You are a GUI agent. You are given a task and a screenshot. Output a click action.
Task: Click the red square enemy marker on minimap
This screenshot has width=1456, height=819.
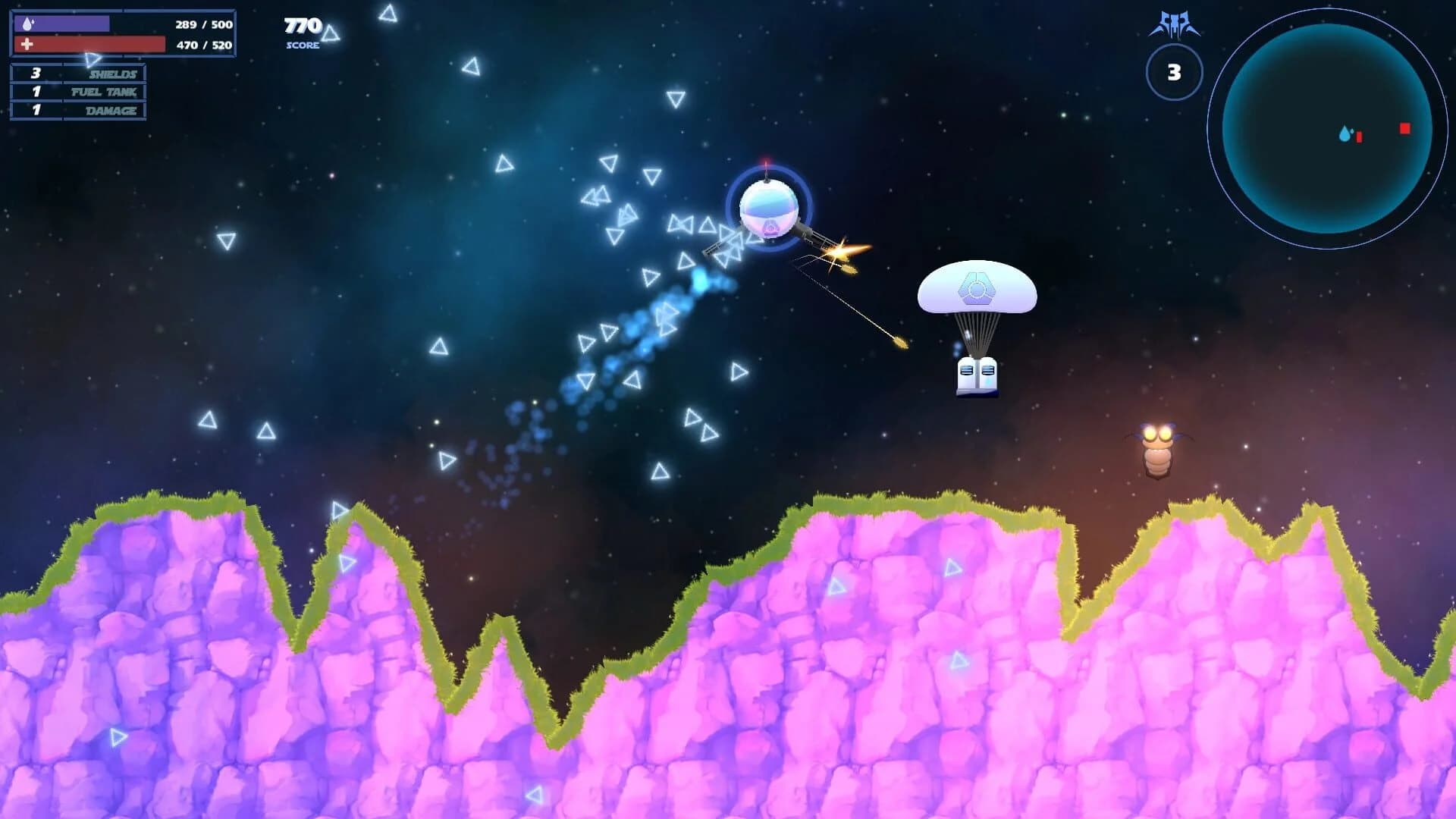click(1404, 127)
